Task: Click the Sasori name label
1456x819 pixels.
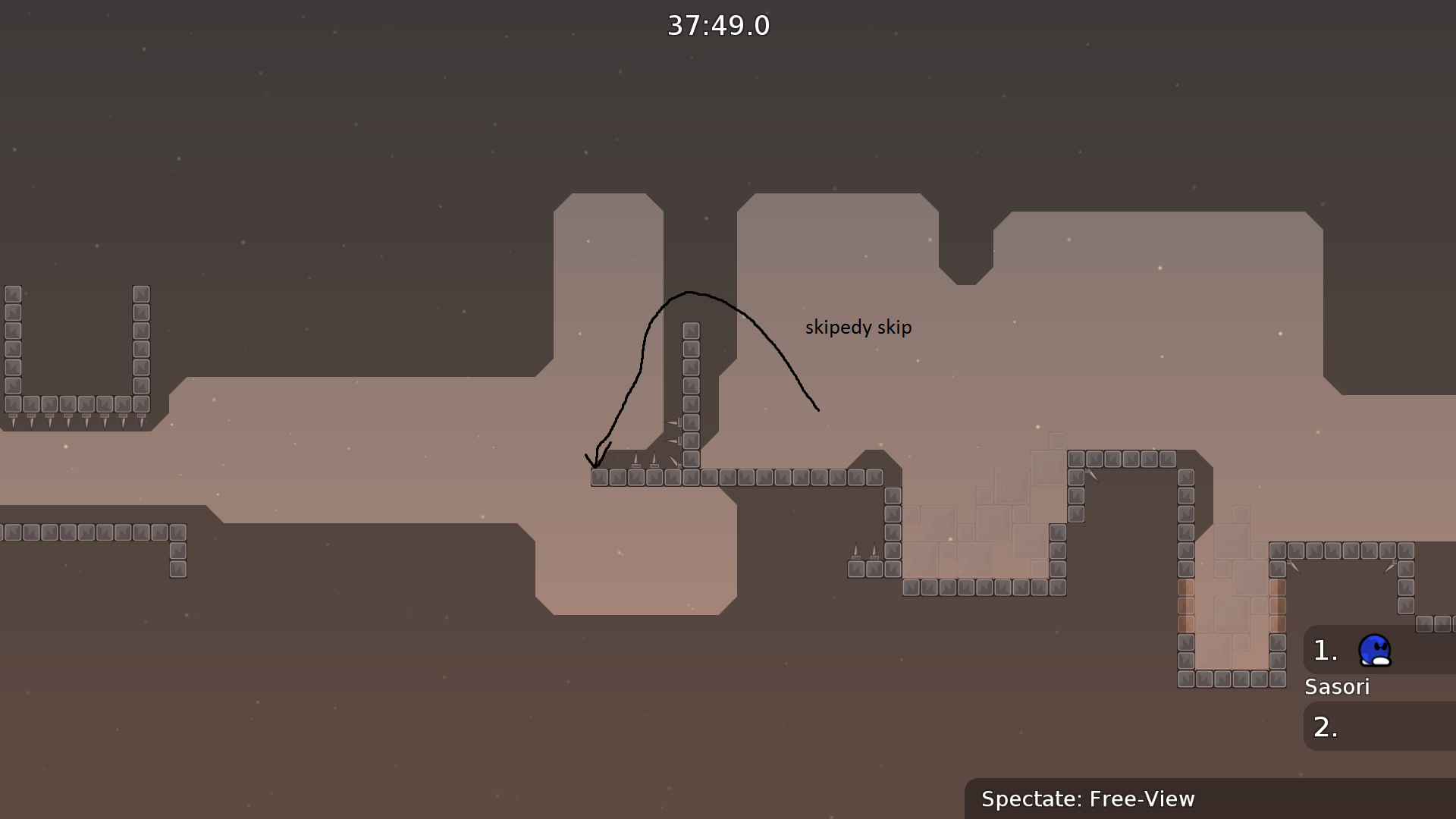Action: (x=1337, y=687)
